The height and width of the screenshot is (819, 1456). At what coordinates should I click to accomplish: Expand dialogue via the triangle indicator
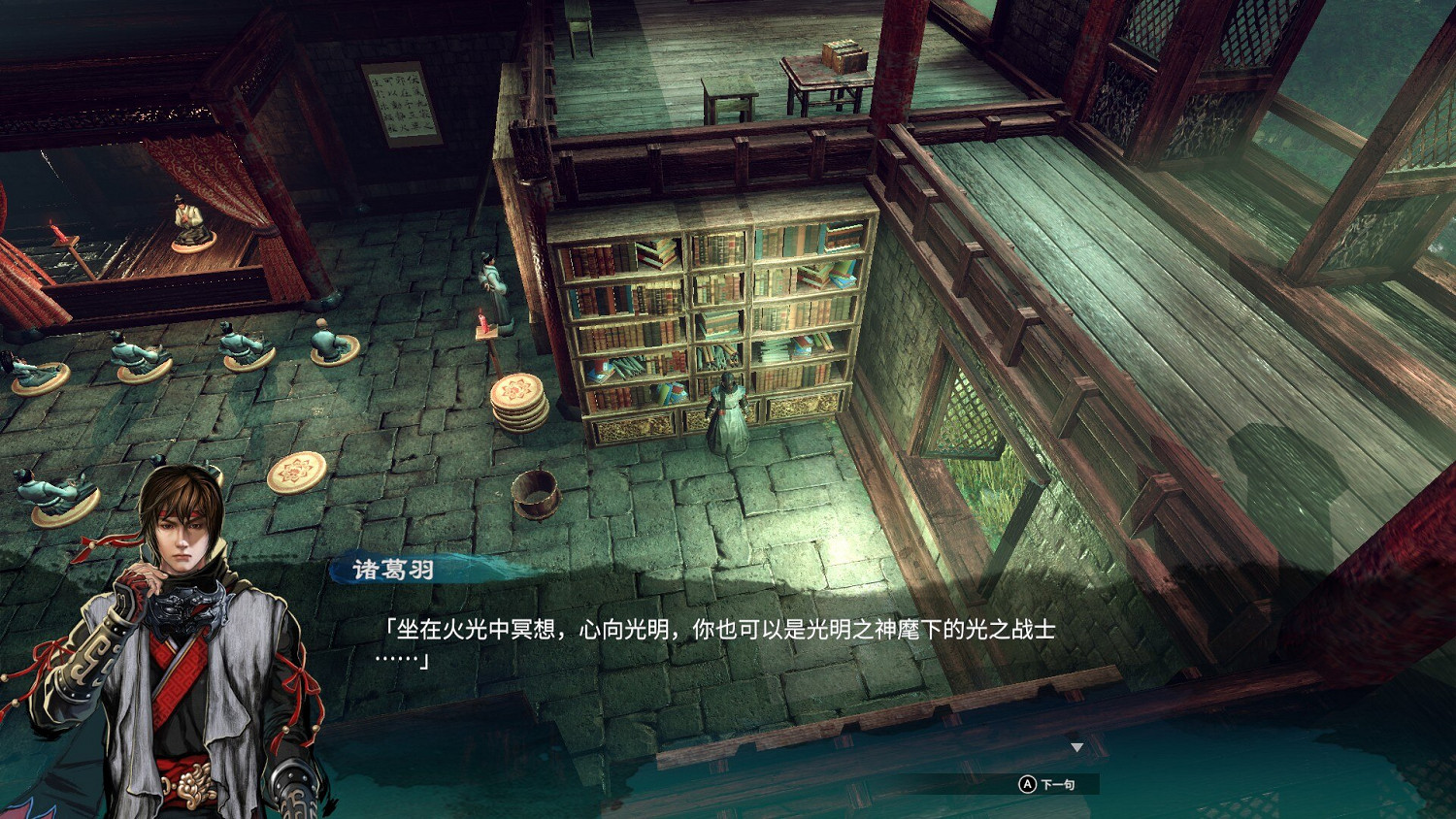click(x=1075, y=747)
